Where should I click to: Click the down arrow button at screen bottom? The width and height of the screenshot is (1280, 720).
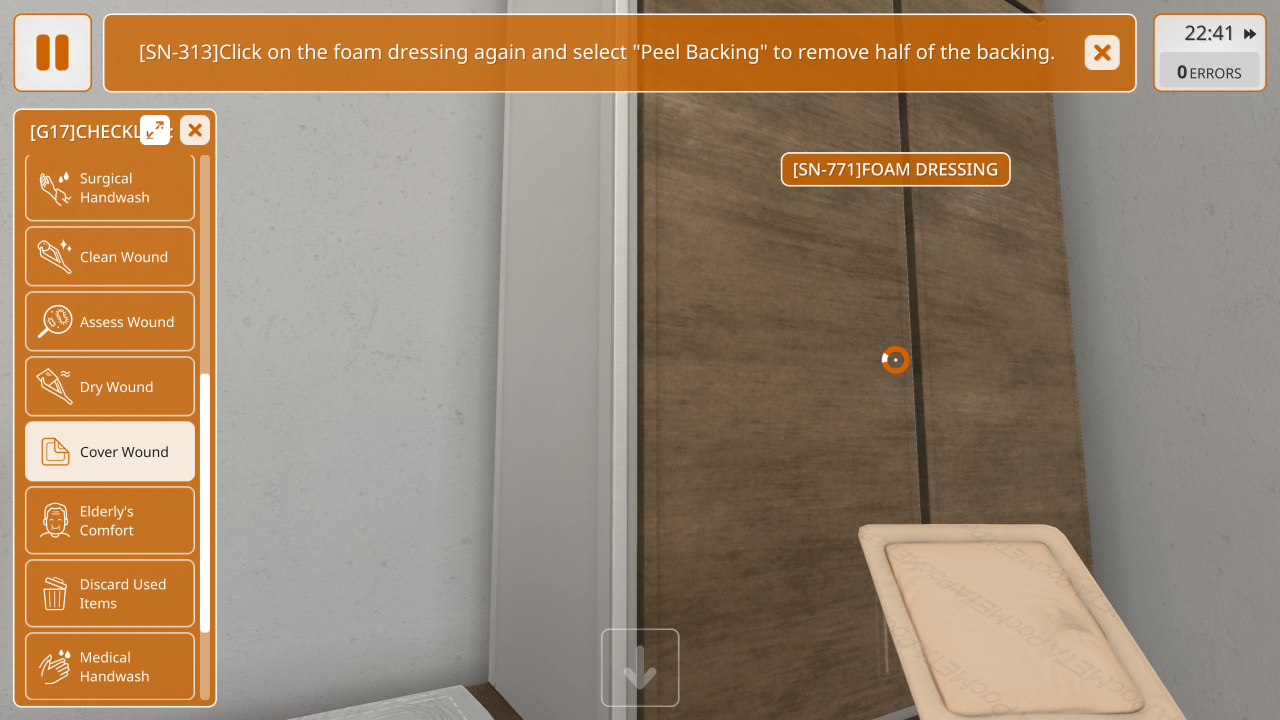coord(640,668)
